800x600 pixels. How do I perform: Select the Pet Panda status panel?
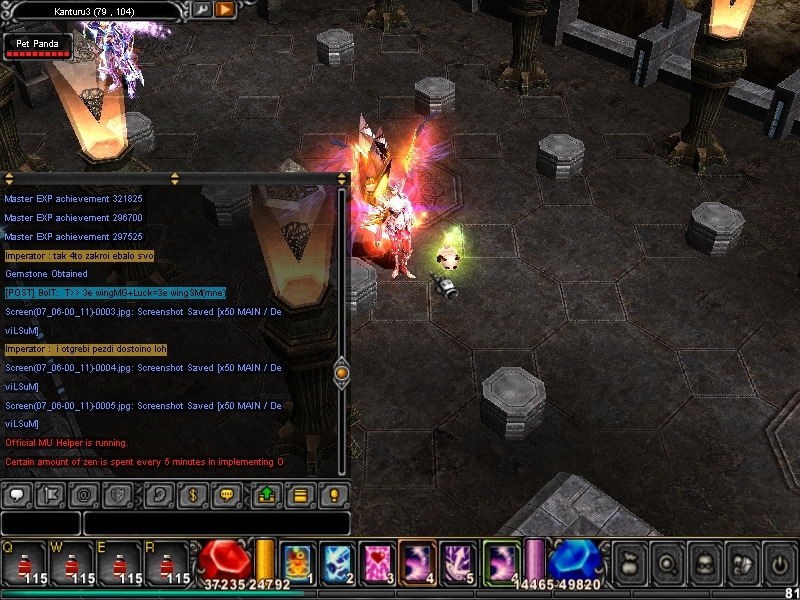click(x=38, y=47)
